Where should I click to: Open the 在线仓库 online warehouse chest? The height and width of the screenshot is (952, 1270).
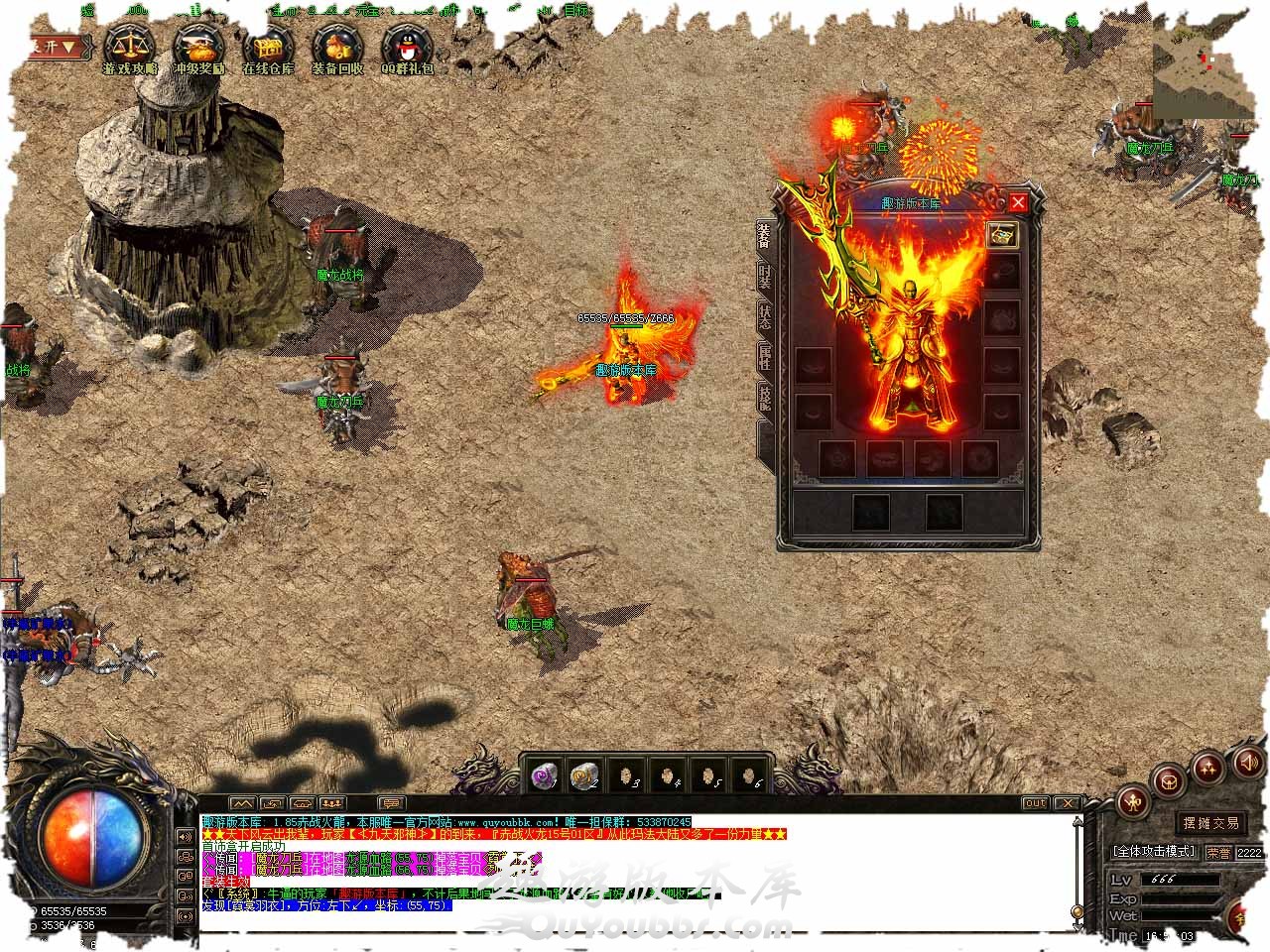pyautogui.click(x=268, y=45)
